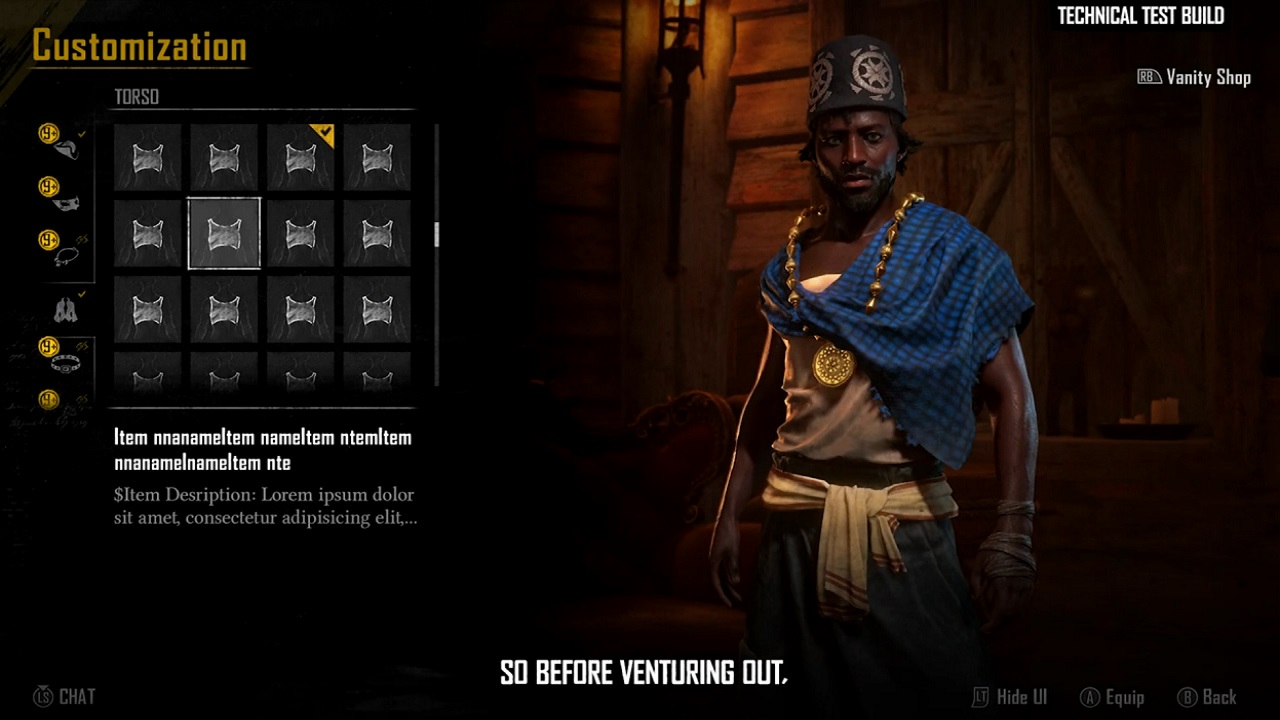Click the torso list scrollbar handle
Image resolution: width=1280 pixels, height=720 pixels.
click(x=436, y=235)
